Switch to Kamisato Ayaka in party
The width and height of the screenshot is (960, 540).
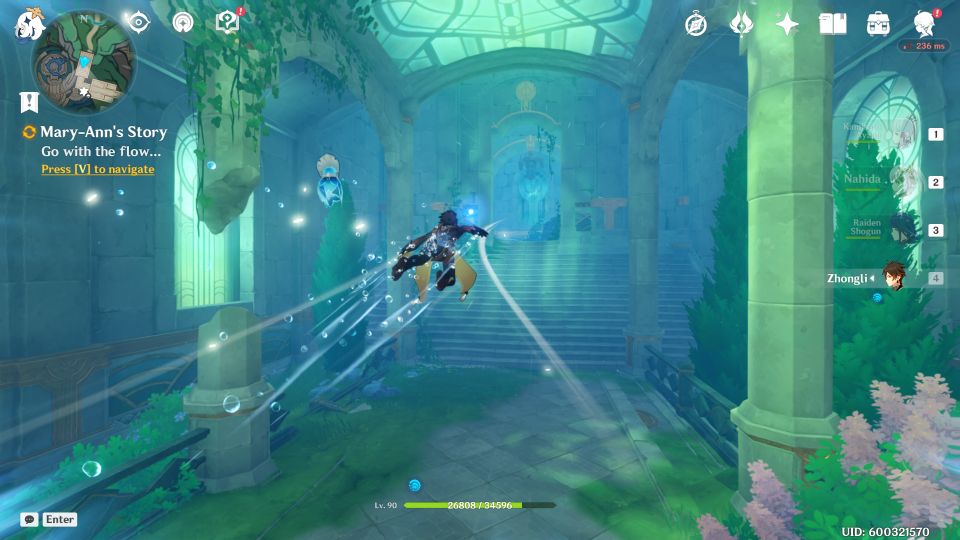[x=905, y=133]
